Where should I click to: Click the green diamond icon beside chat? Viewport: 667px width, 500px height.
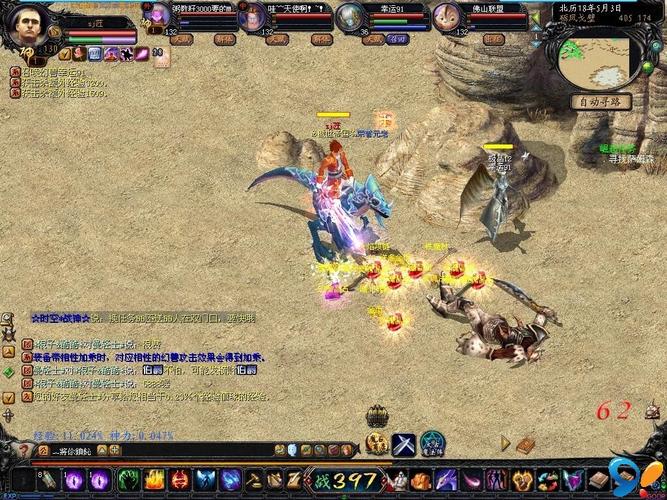click(8, 371)
